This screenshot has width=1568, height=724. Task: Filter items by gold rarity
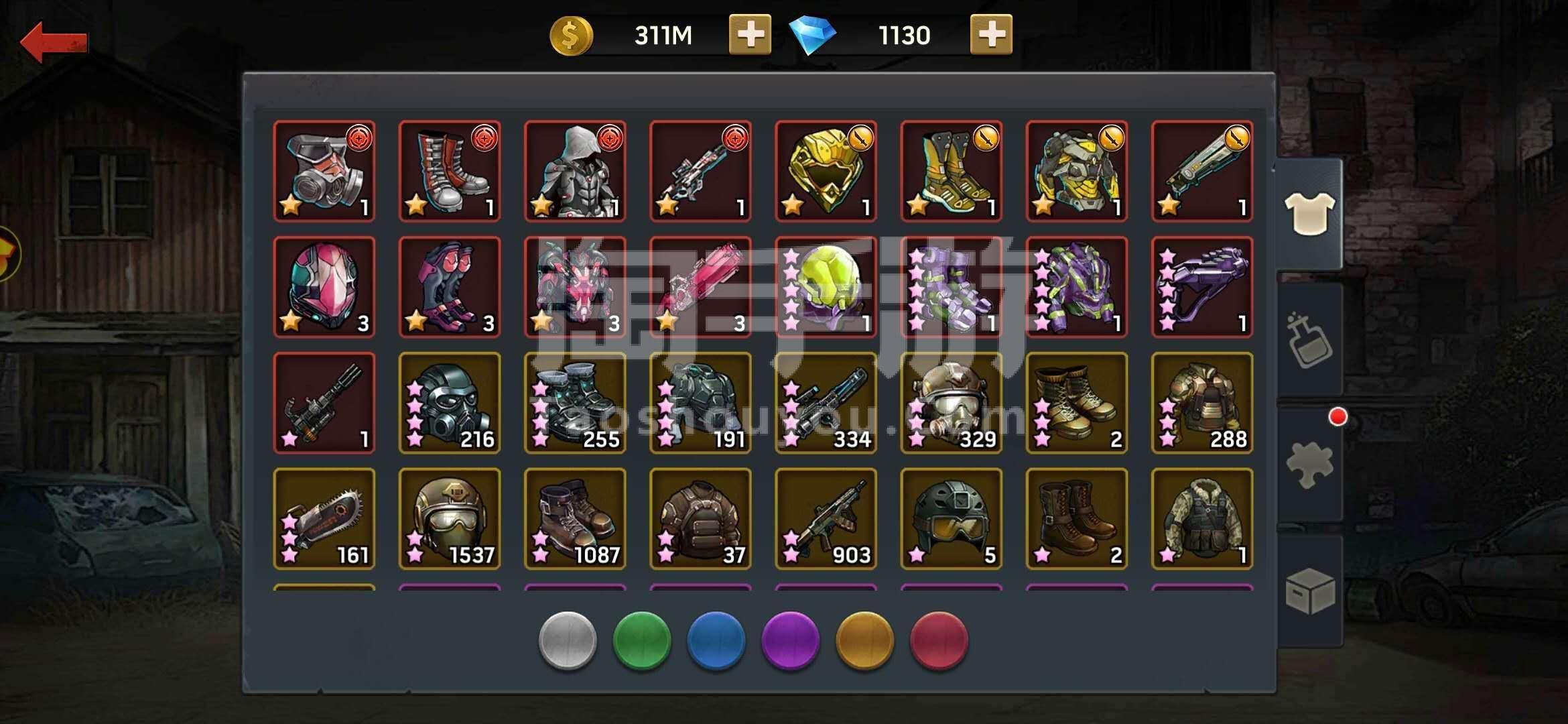[865, 640]
